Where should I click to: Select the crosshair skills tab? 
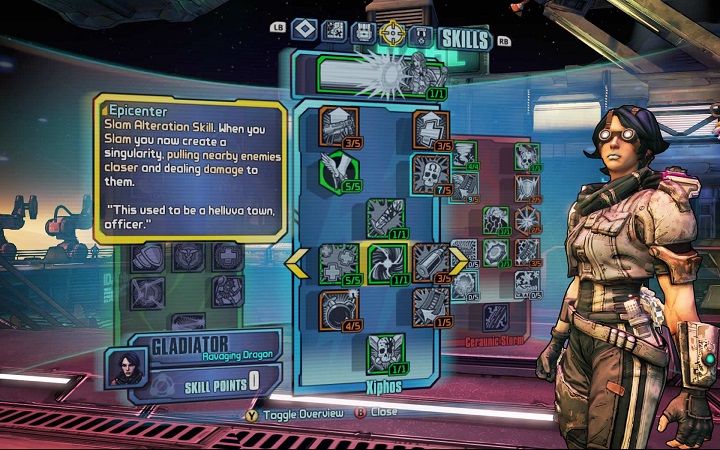coord(395,34)
